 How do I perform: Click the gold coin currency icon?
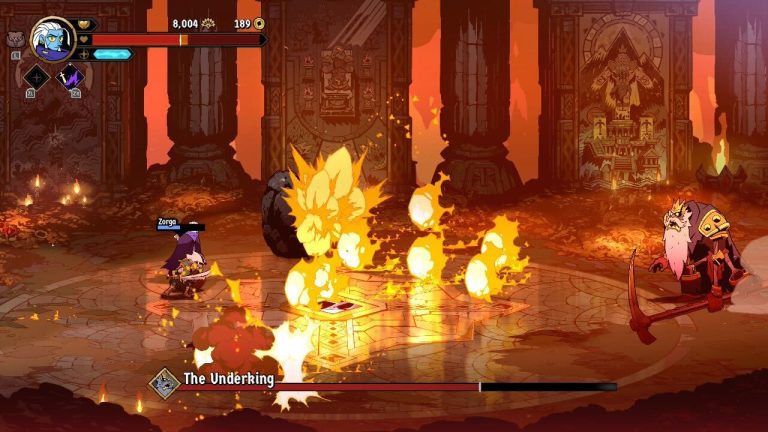coord(259,23)
